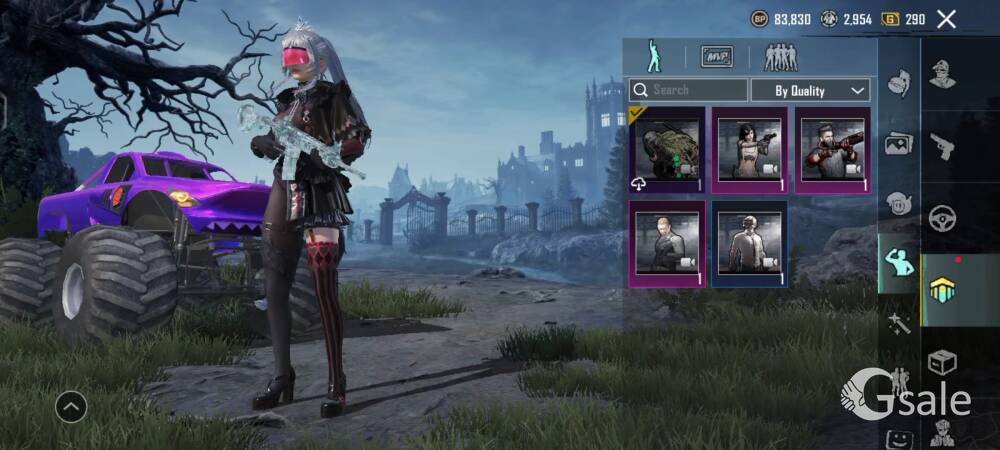The height and width of the screenshot is (450, 1000).
Task: Expand the bottom-left up arrow button
Action: [71, 406]
